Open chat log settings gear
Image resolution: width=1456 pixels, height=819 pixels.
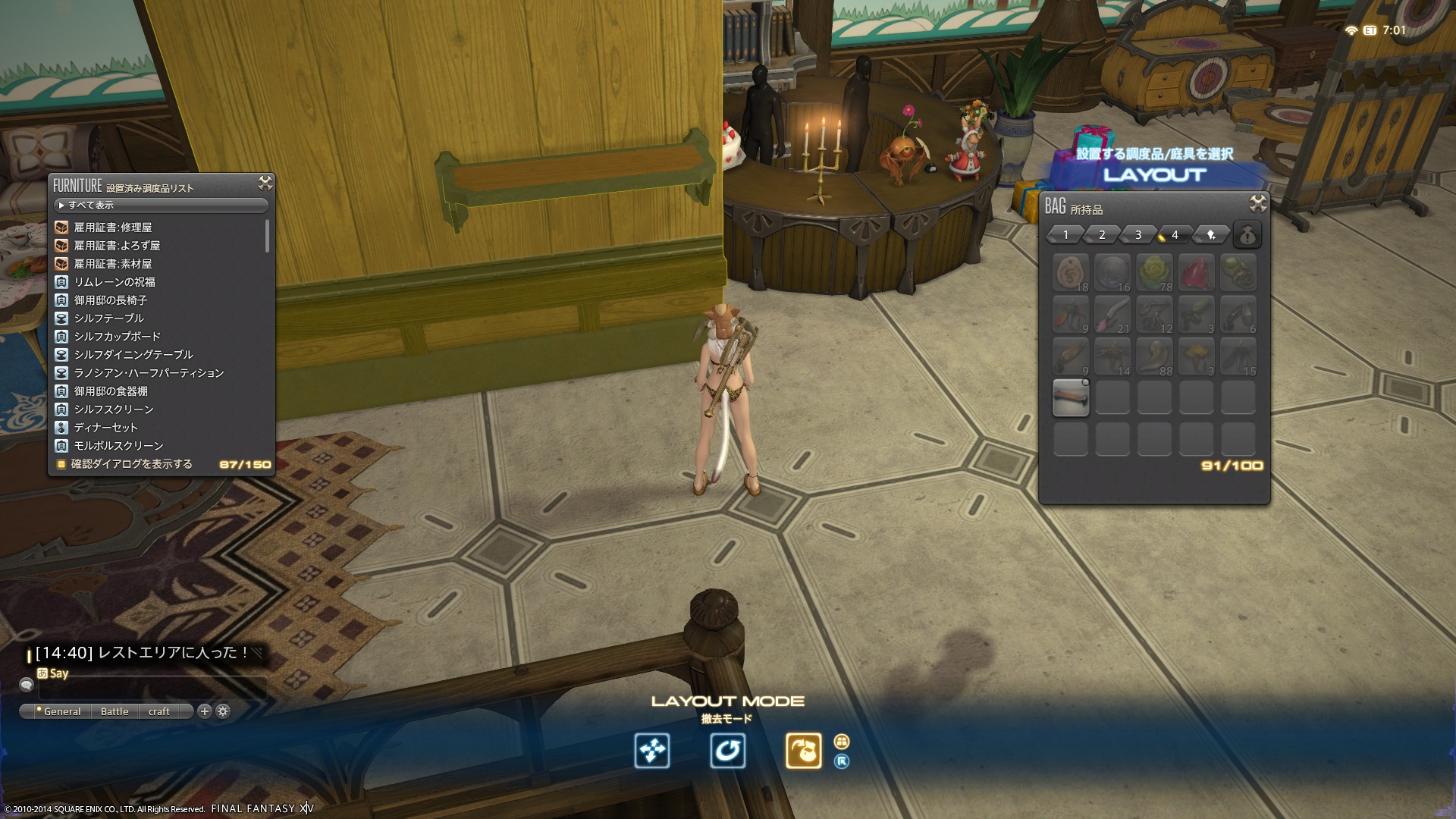pos(223,711)
